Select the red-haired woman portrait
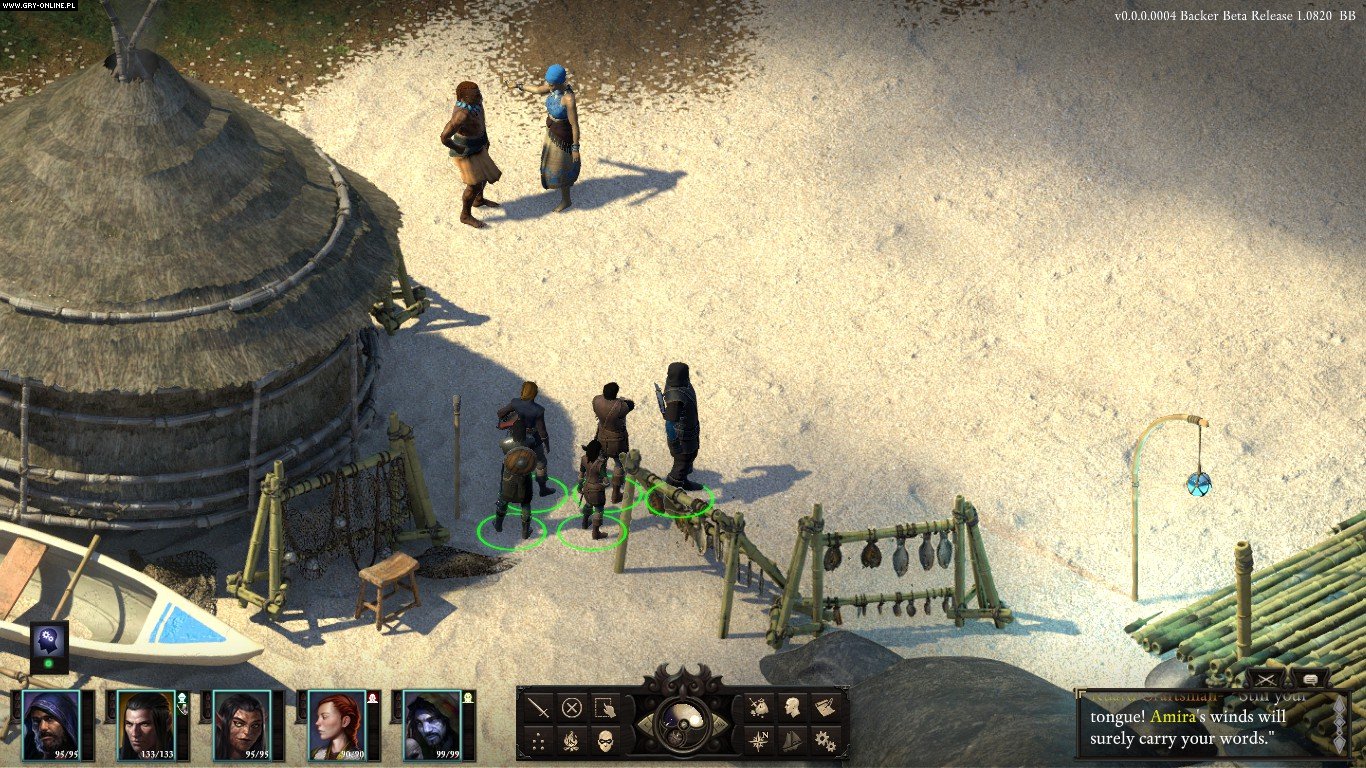The height and width of the screenshot is (768, 1366). click(x=336, y=724)
